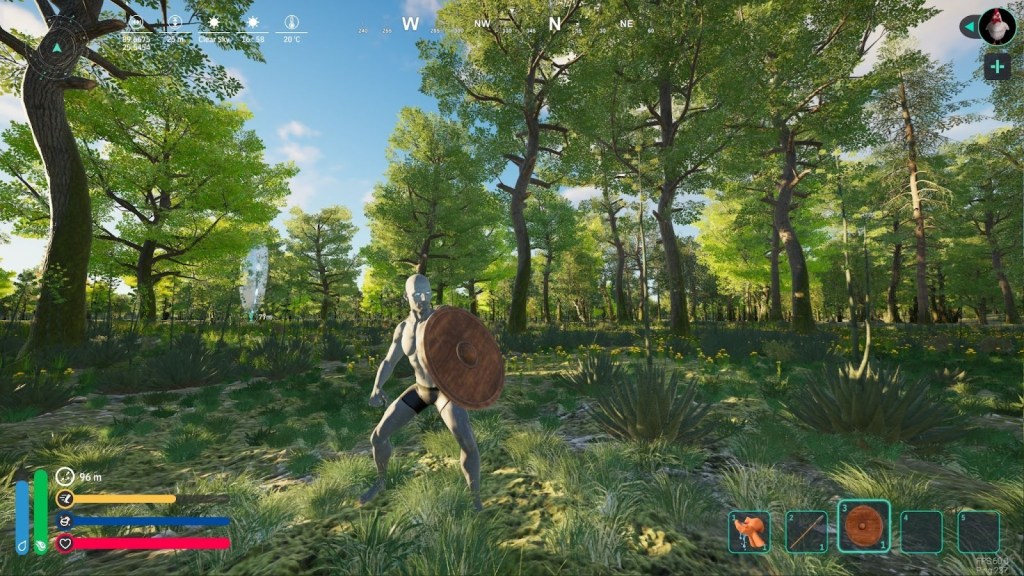Open the circular minimap radar
Image resolution: width=1024 pixels, height=576 pixels.
pos(57,46)
